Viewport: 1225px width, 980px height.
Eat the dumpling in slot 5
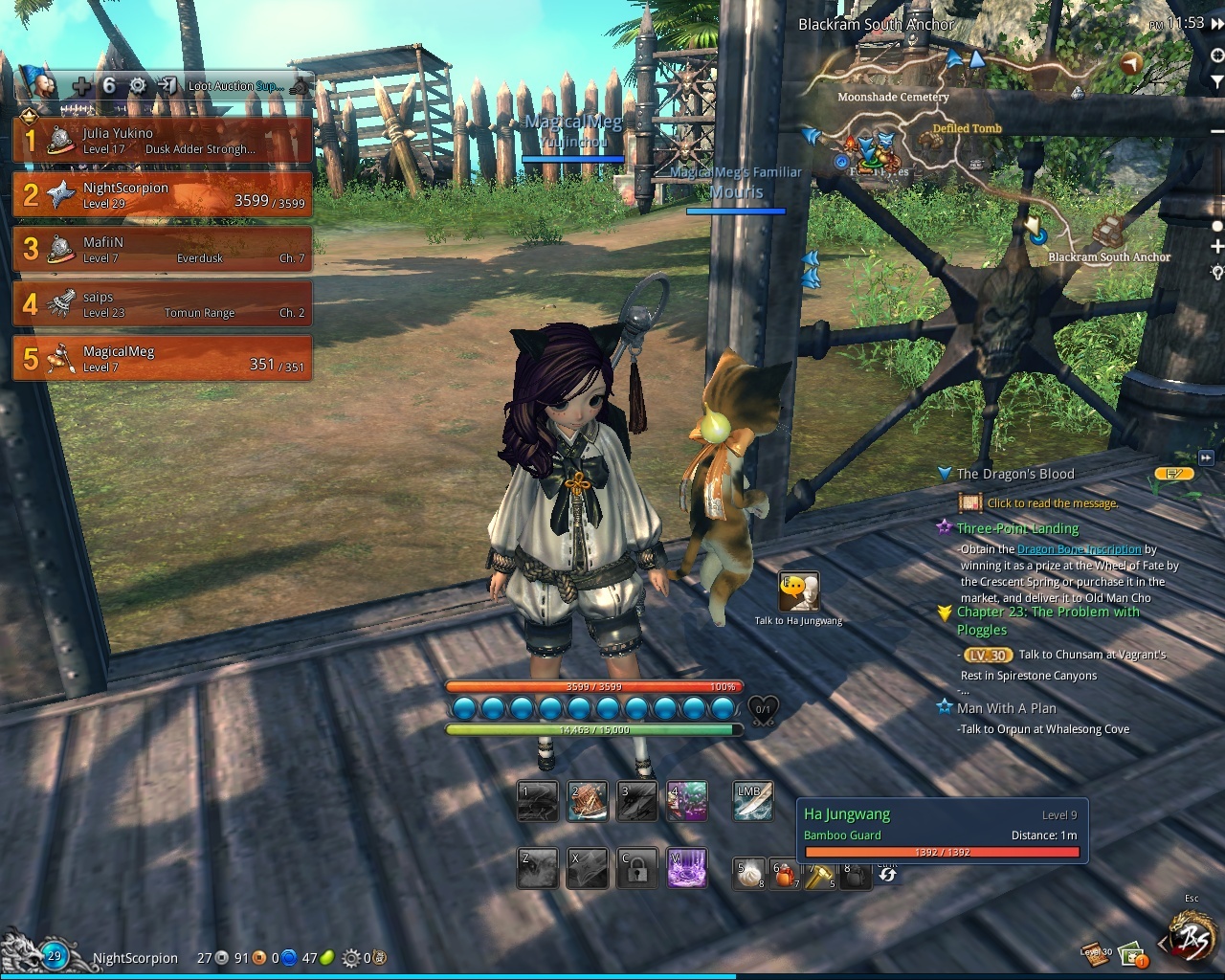(x=749, y=874)
